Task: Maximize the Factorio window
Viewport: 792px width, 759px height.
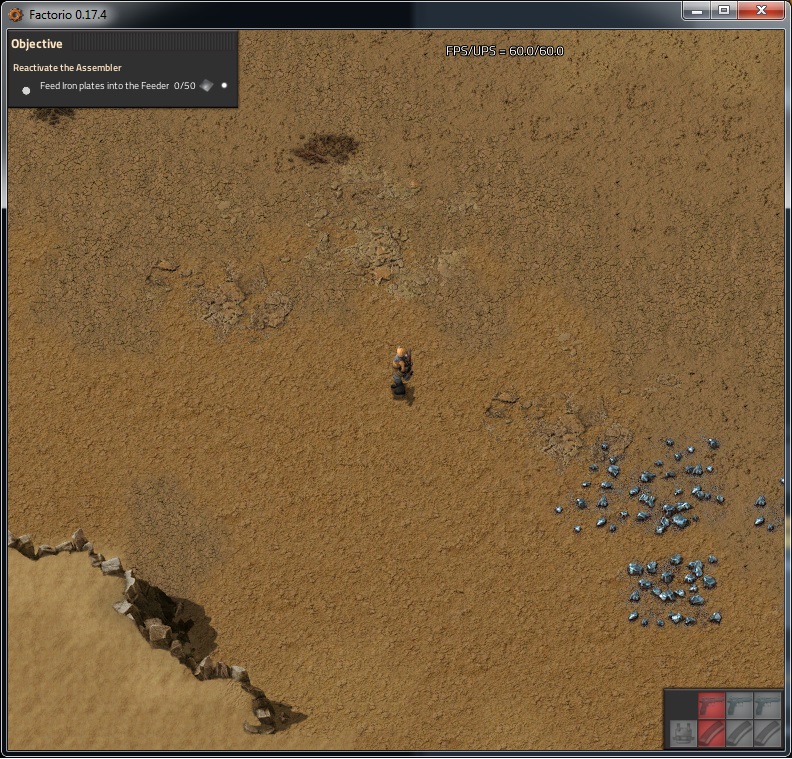Action: click(724, 10)
